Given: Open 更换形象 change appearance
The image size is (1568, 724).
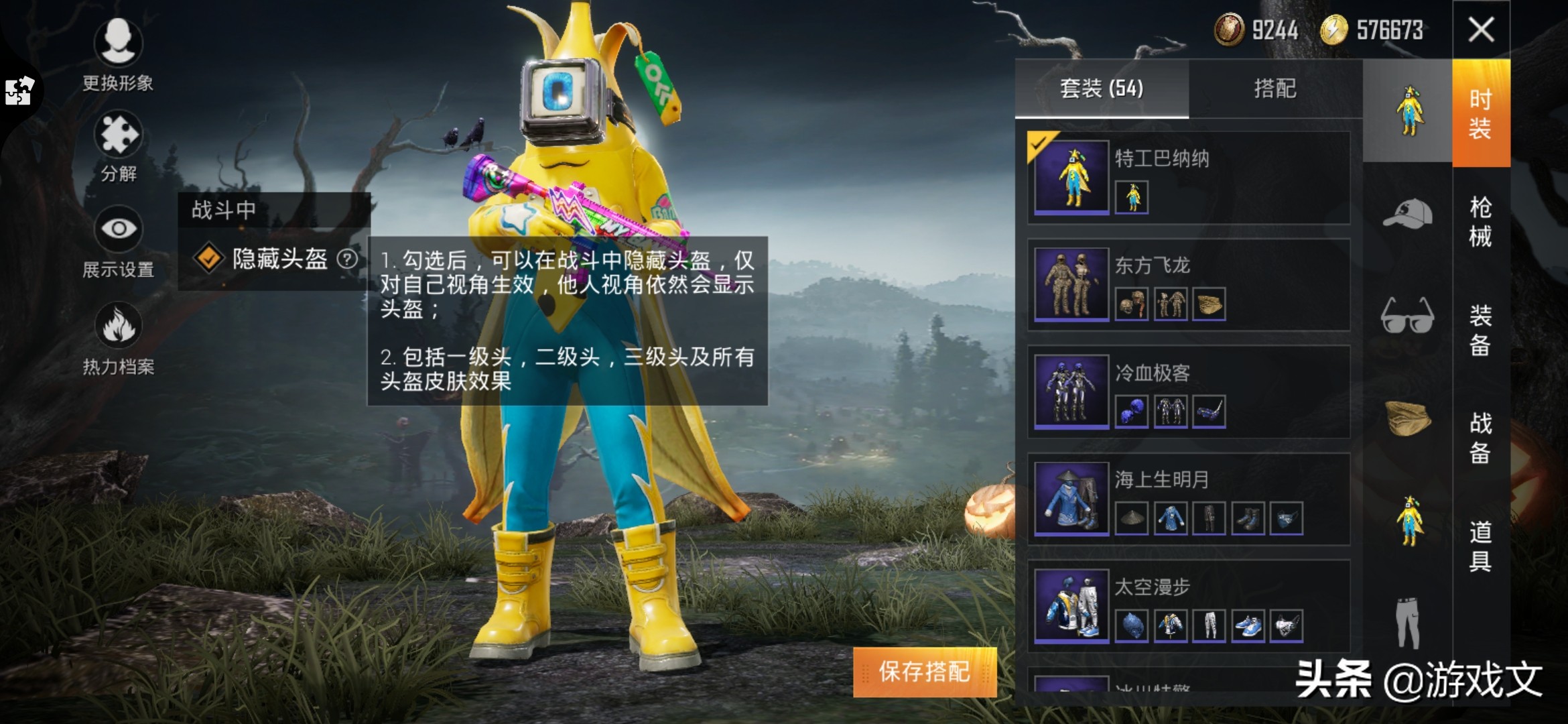Looking at the screenshot, I should 118,54.
